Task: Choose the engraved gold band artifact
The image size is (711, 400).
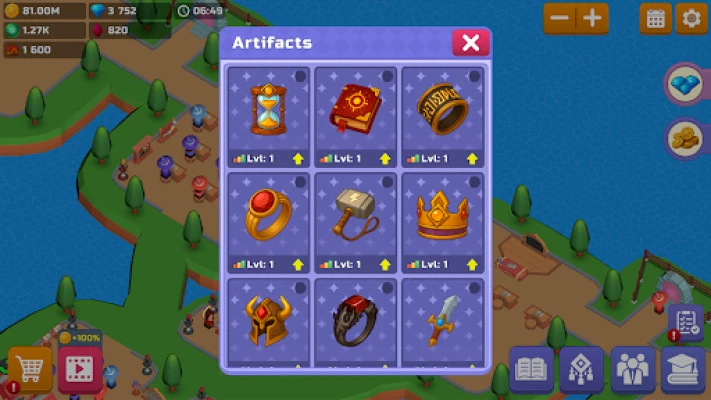Action: [442, 111]
